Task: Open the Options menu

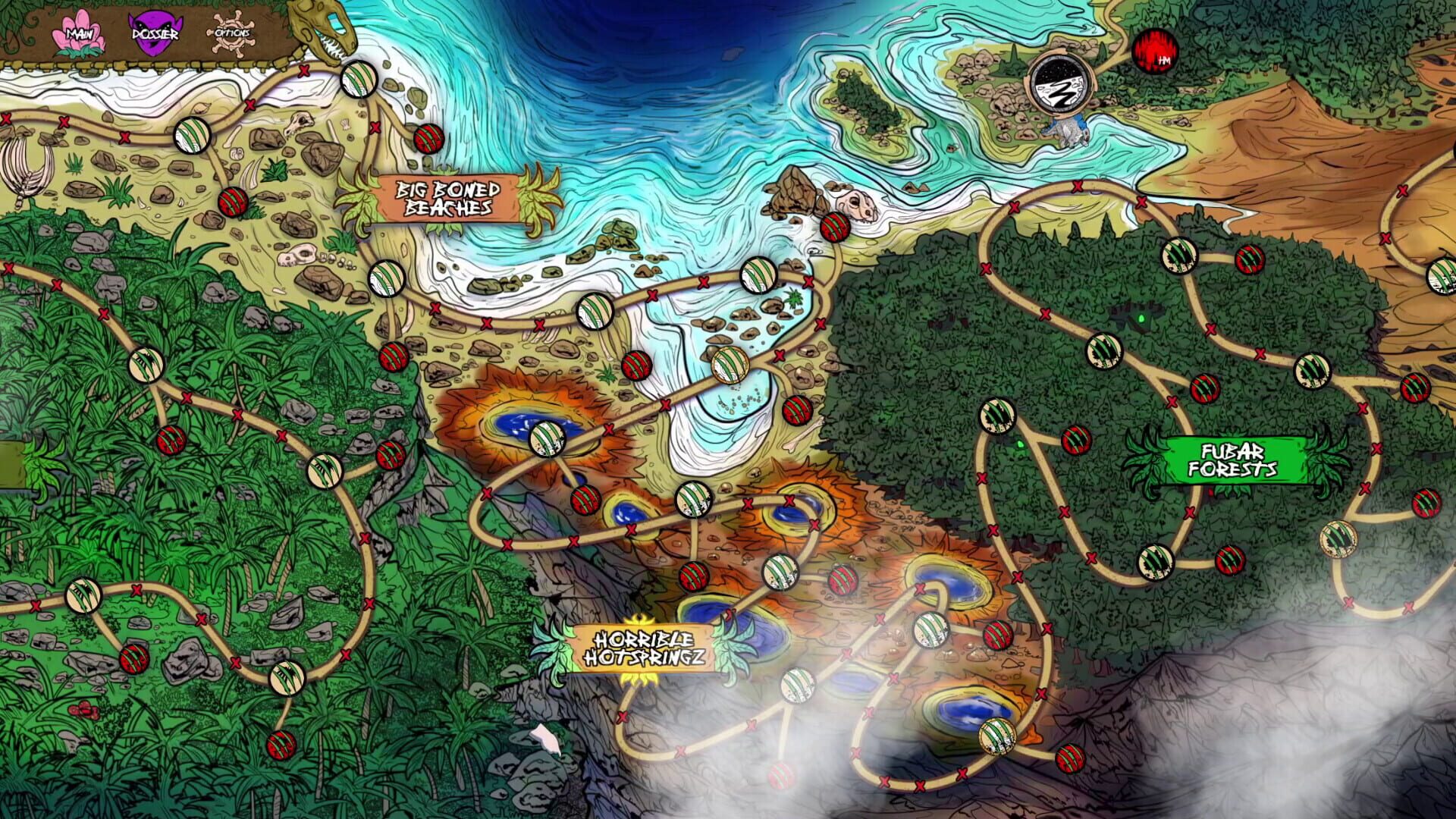Action: click(x=231, y=34)
